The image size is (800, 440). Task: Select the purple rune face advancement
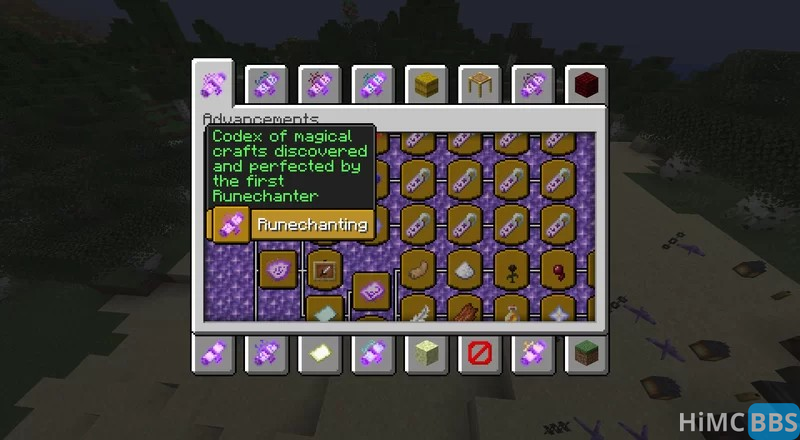[277, 269]
